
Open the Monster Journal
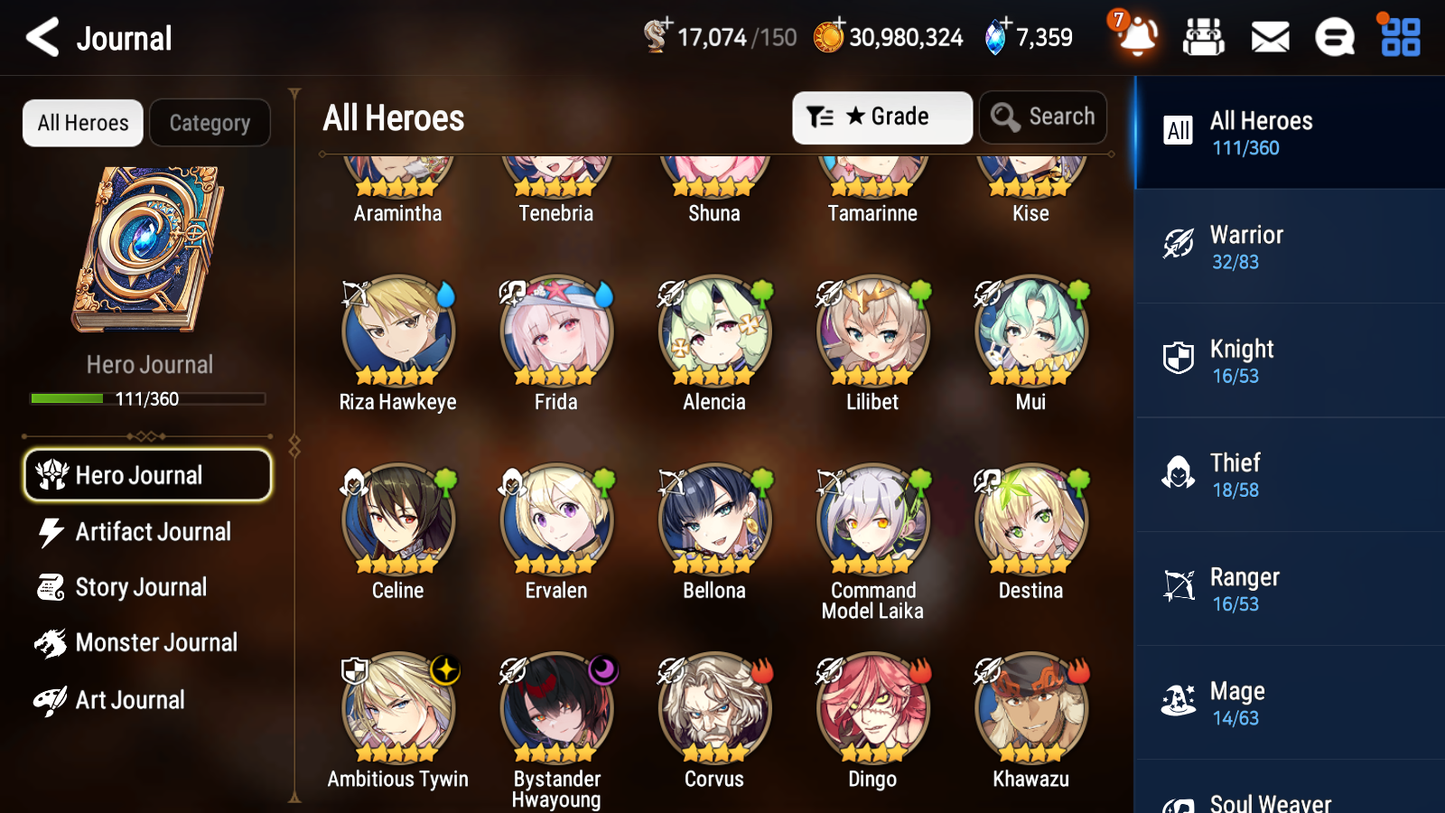[156, 643]
